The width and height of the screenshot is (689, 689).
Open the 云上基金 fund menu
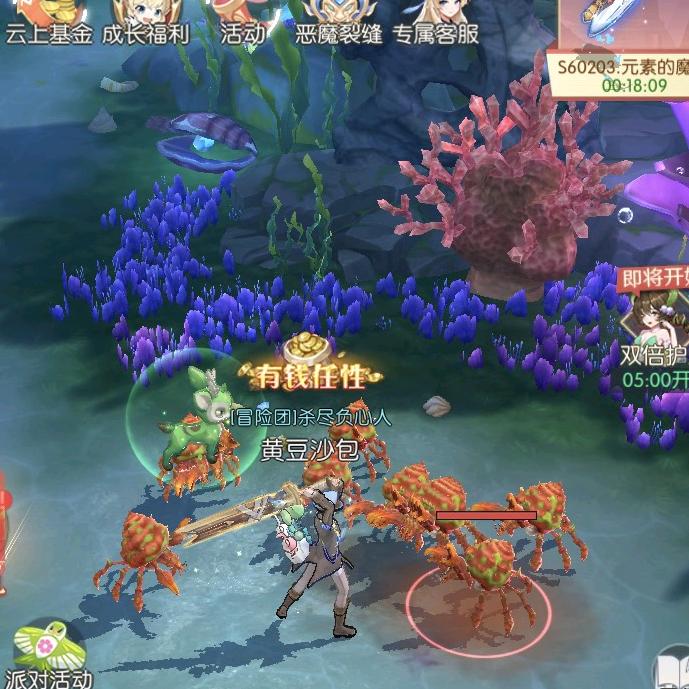(x=48, y=22)
